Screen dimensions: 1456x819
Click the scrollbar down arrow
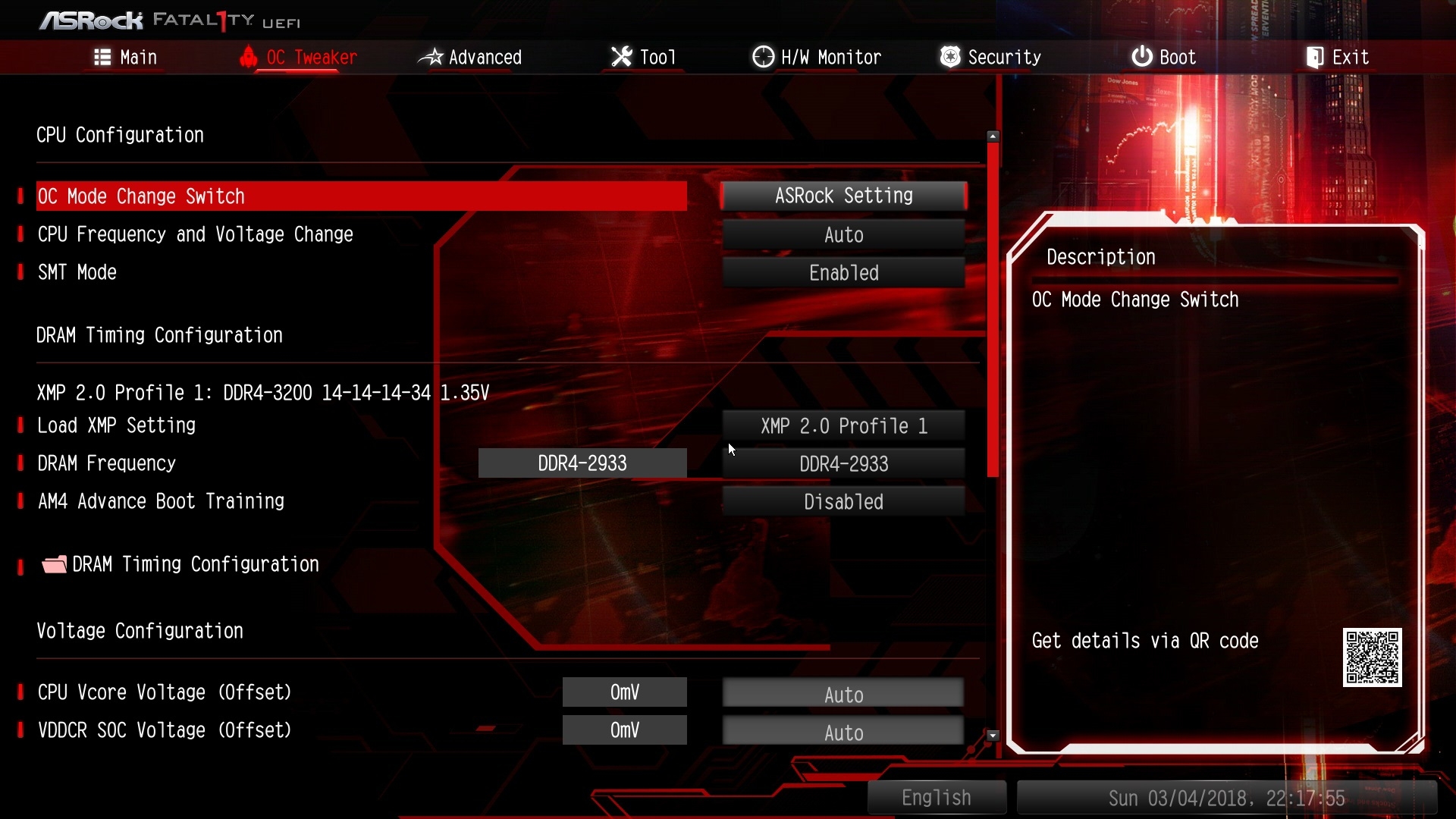[x=993, y=736]
